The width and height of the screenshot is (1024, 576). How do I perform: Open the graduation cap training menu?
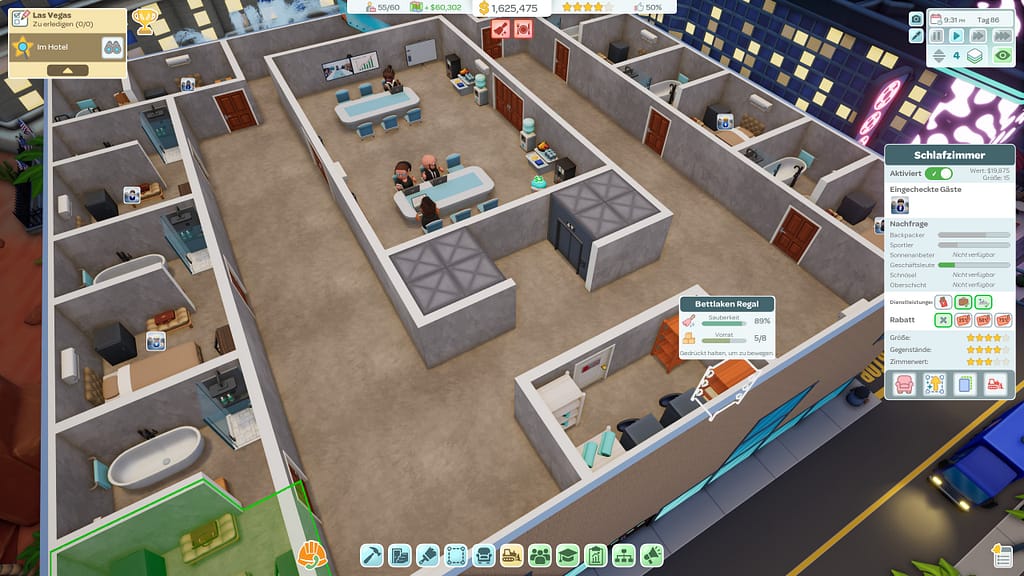tap(568, 555)
